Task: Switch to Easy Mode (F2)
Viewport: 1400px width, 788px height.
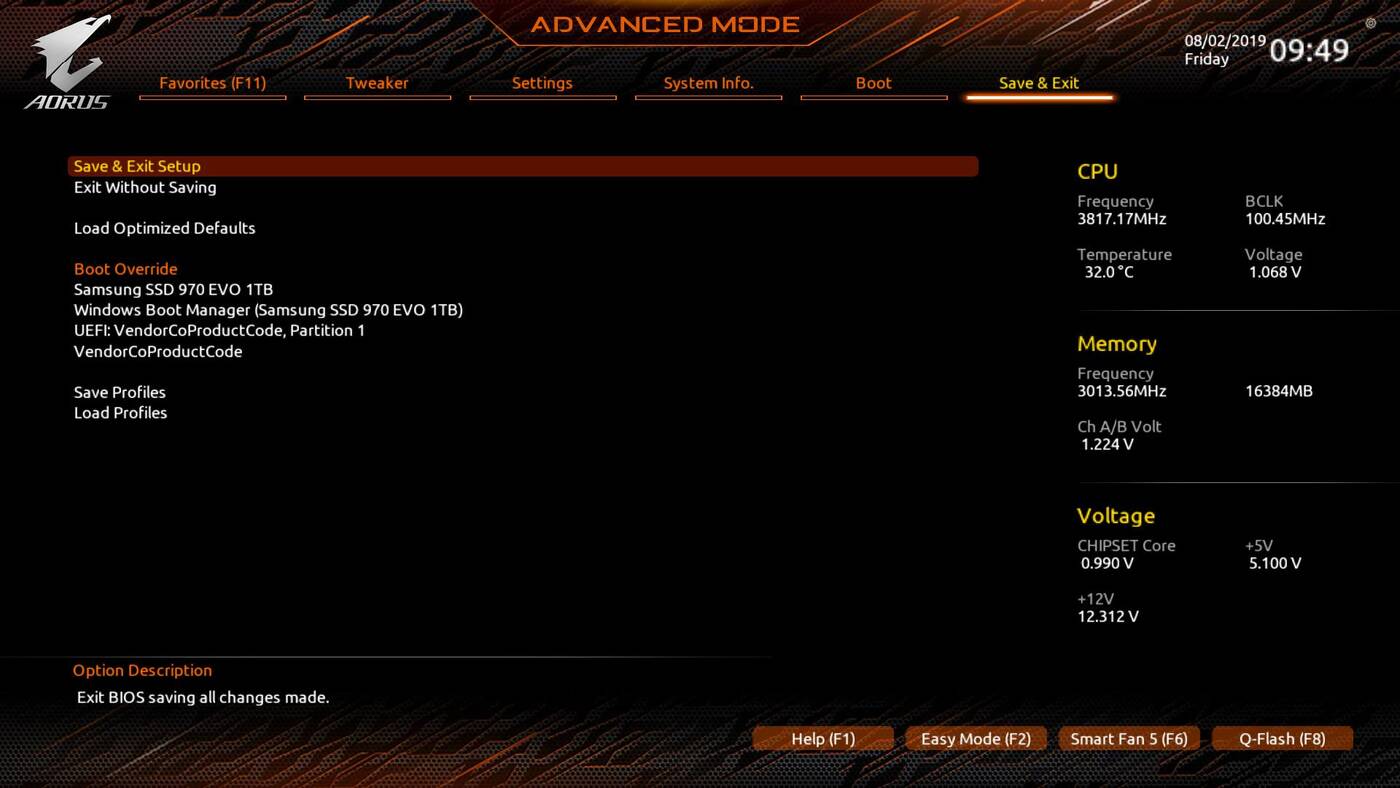Action: tap(975, 739)
